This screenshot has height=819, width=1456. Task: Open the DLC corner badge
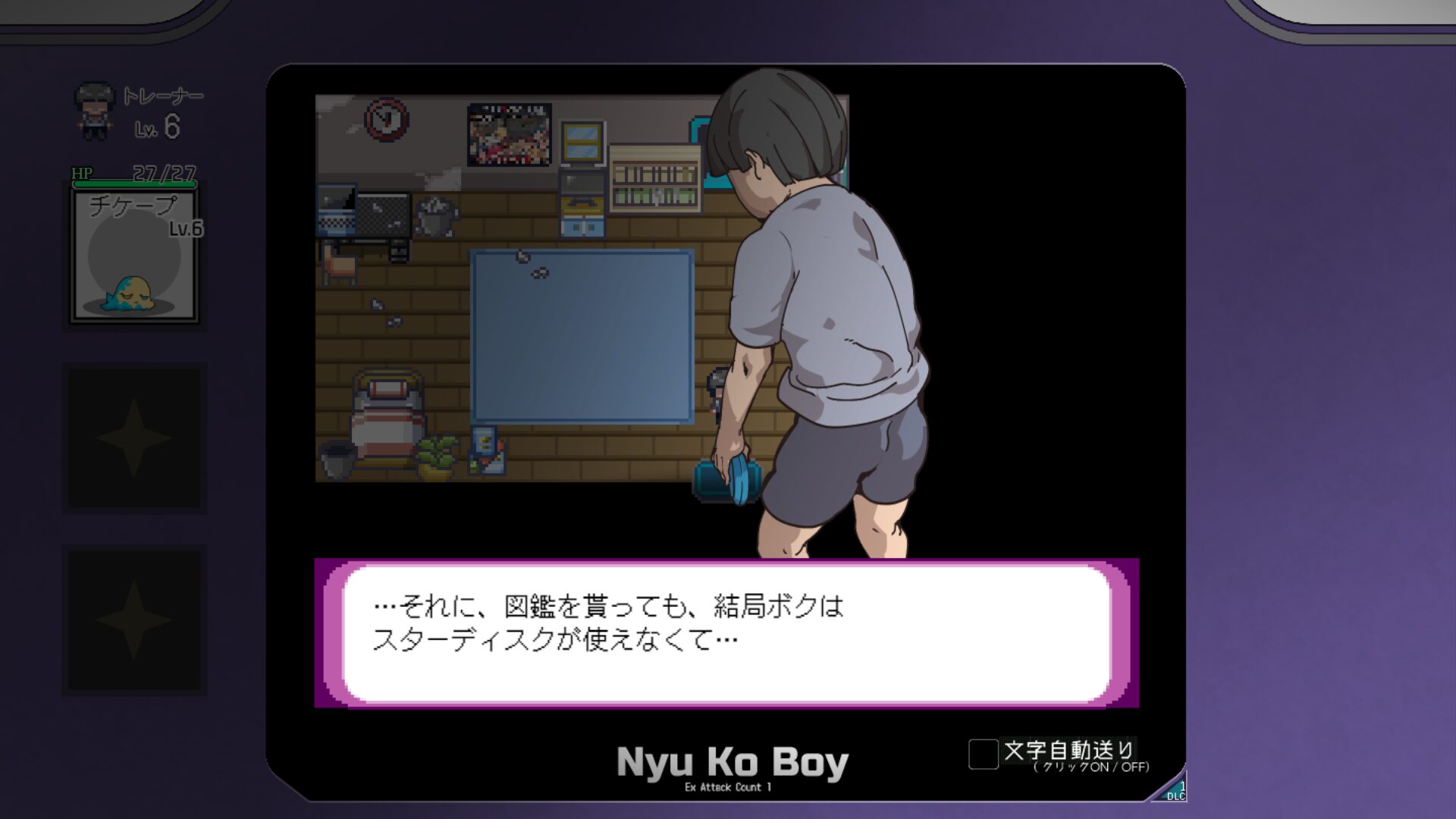(1173, 791)
